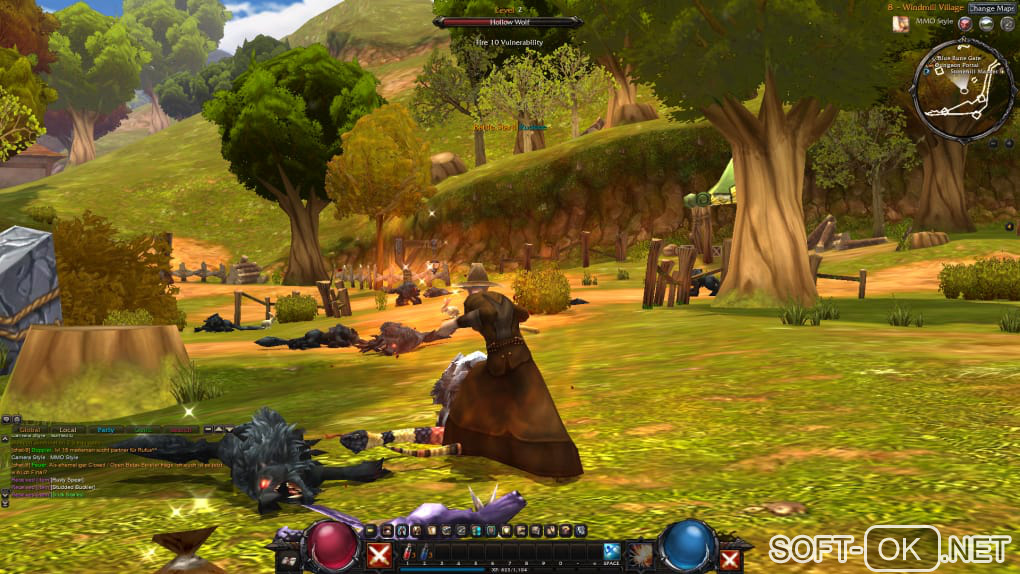Show the Guild chat tab

point(143,430)
